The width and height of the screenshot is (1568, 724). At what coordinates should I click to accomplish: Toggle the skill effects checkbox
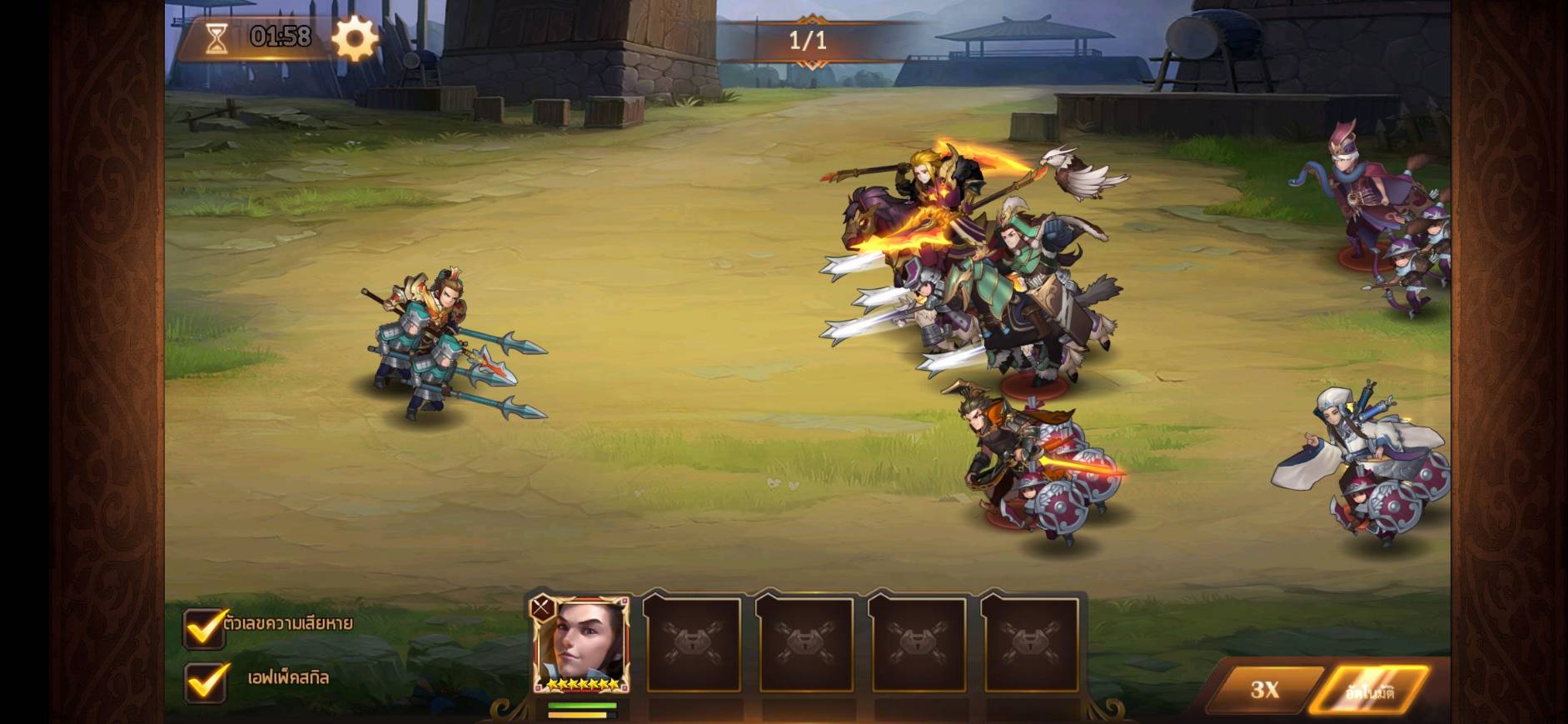tap(204, 682)
